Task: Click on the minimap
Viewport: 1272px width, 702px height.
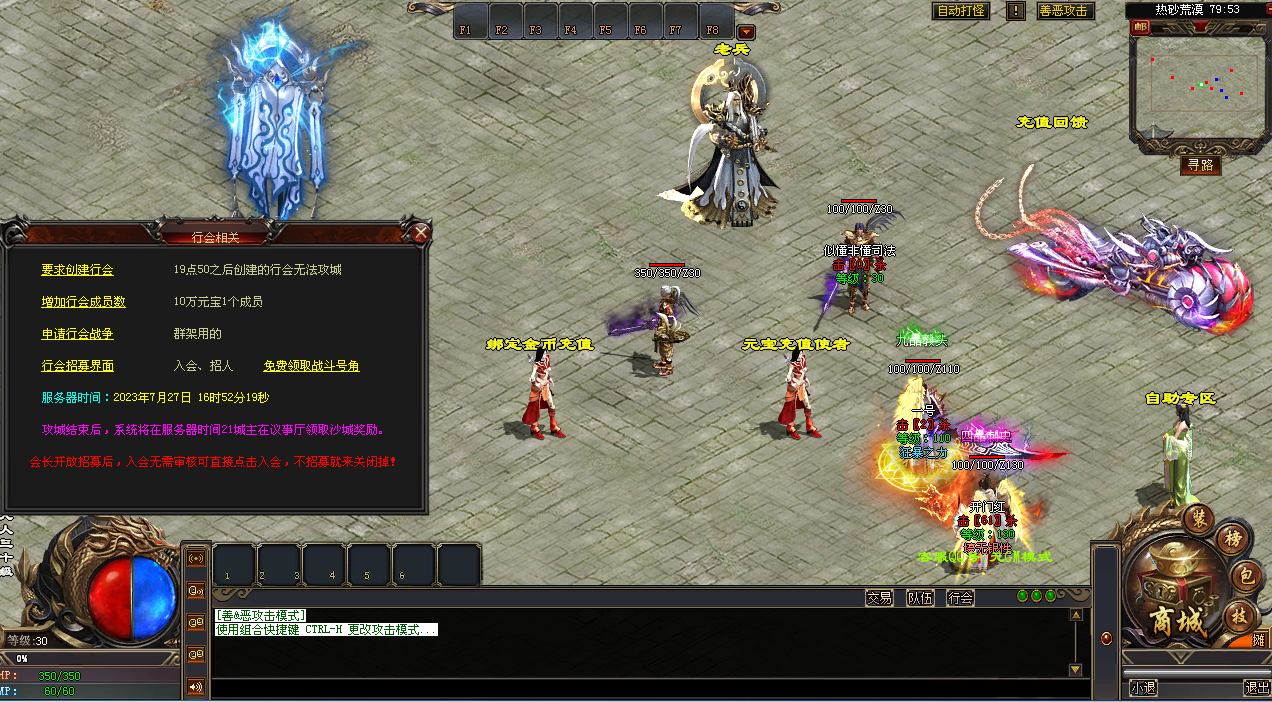Action: [1195, 84]
